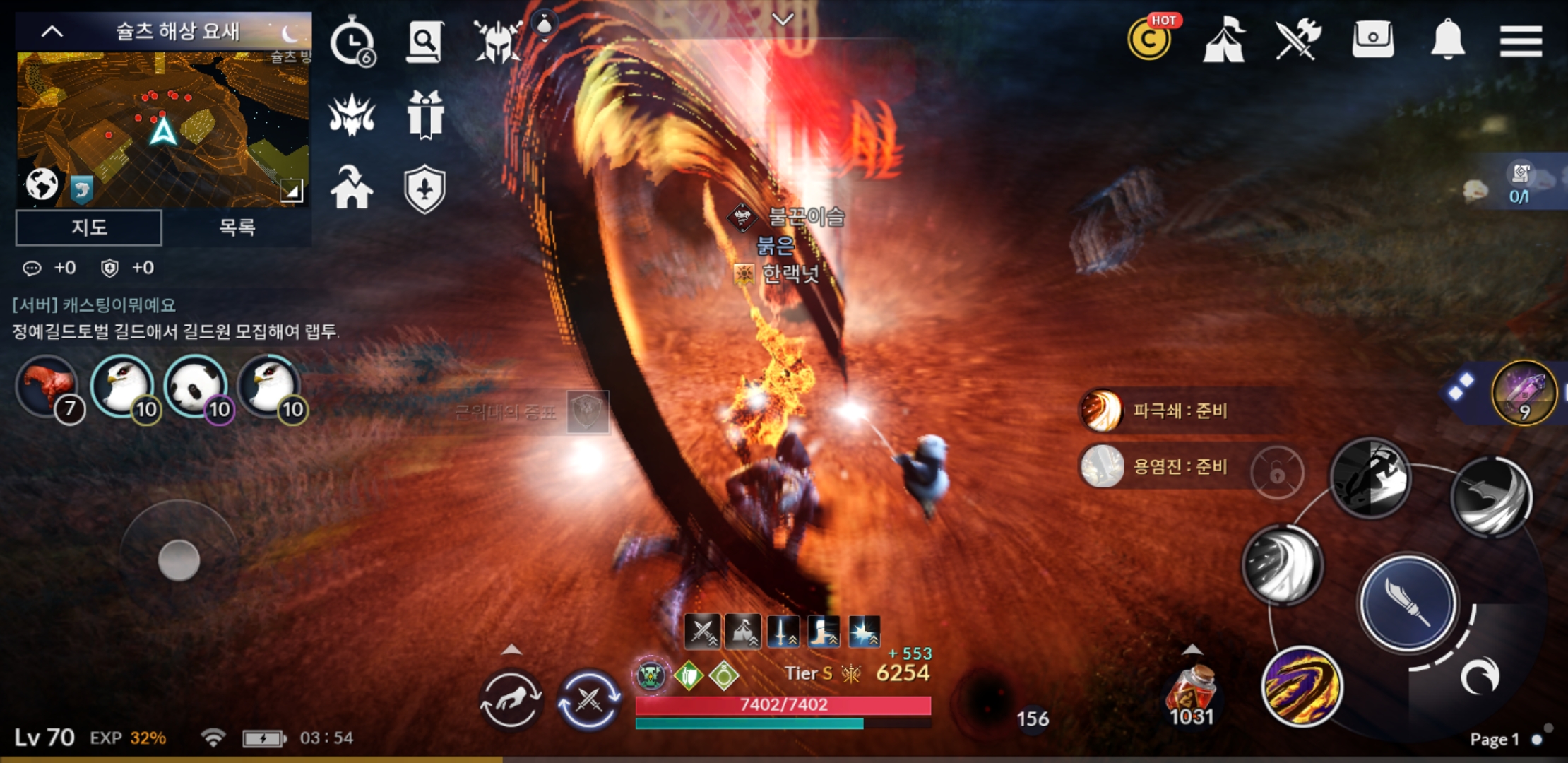Open the gift box rewards icon

tap(425, 114)
